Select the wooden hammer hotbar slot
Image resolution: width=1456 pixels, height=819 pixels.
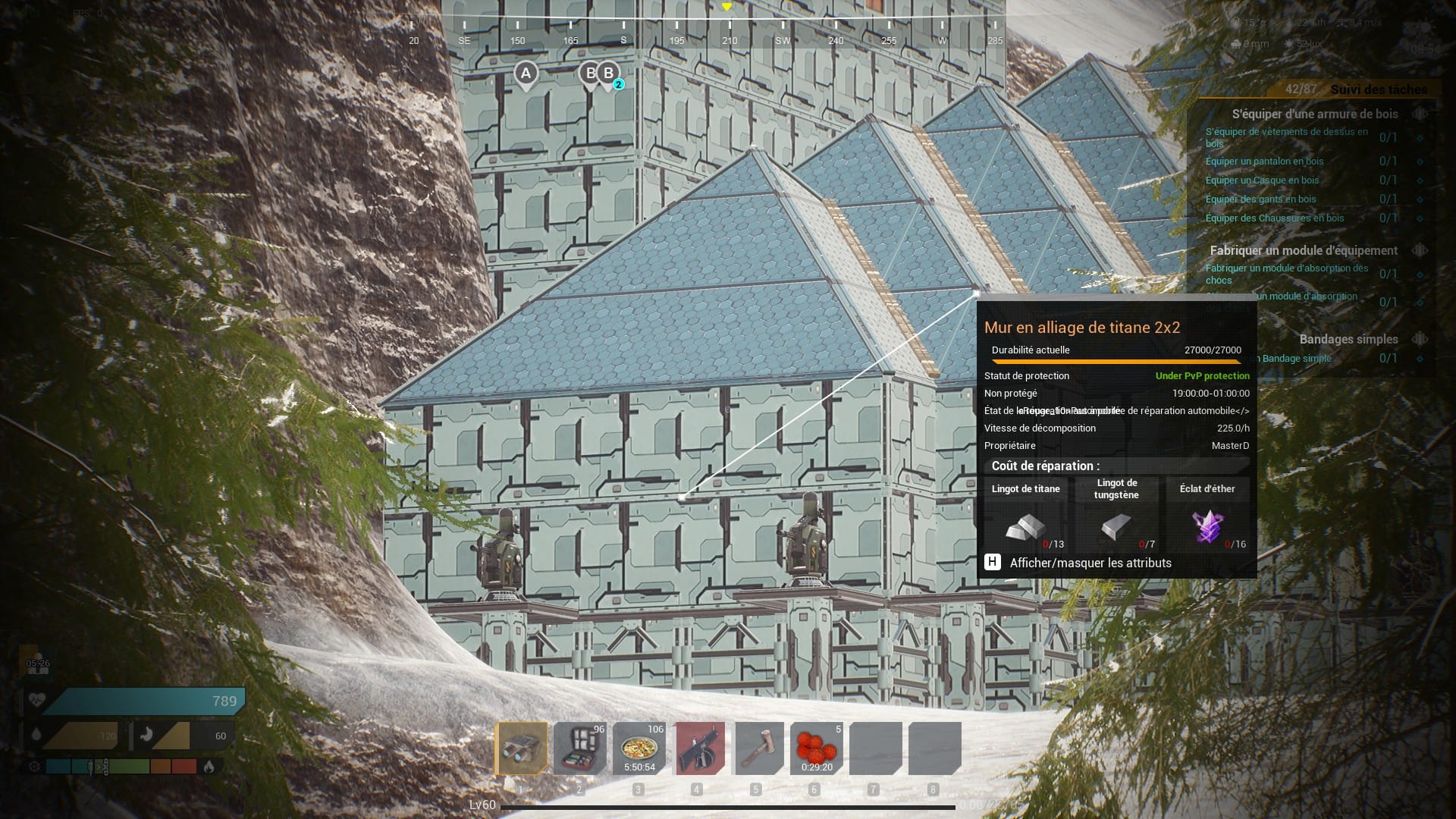pyautogui.click(x=758, y=748)
